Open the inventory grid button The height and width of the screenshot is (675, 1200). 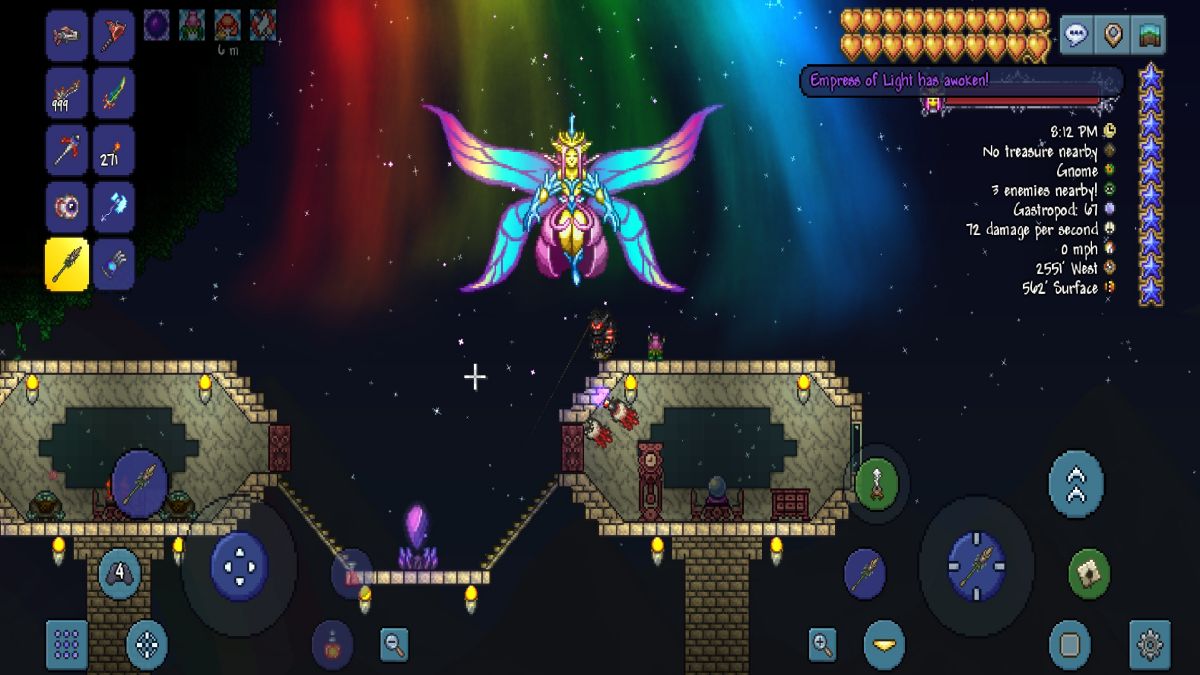(x=67, y=645)
